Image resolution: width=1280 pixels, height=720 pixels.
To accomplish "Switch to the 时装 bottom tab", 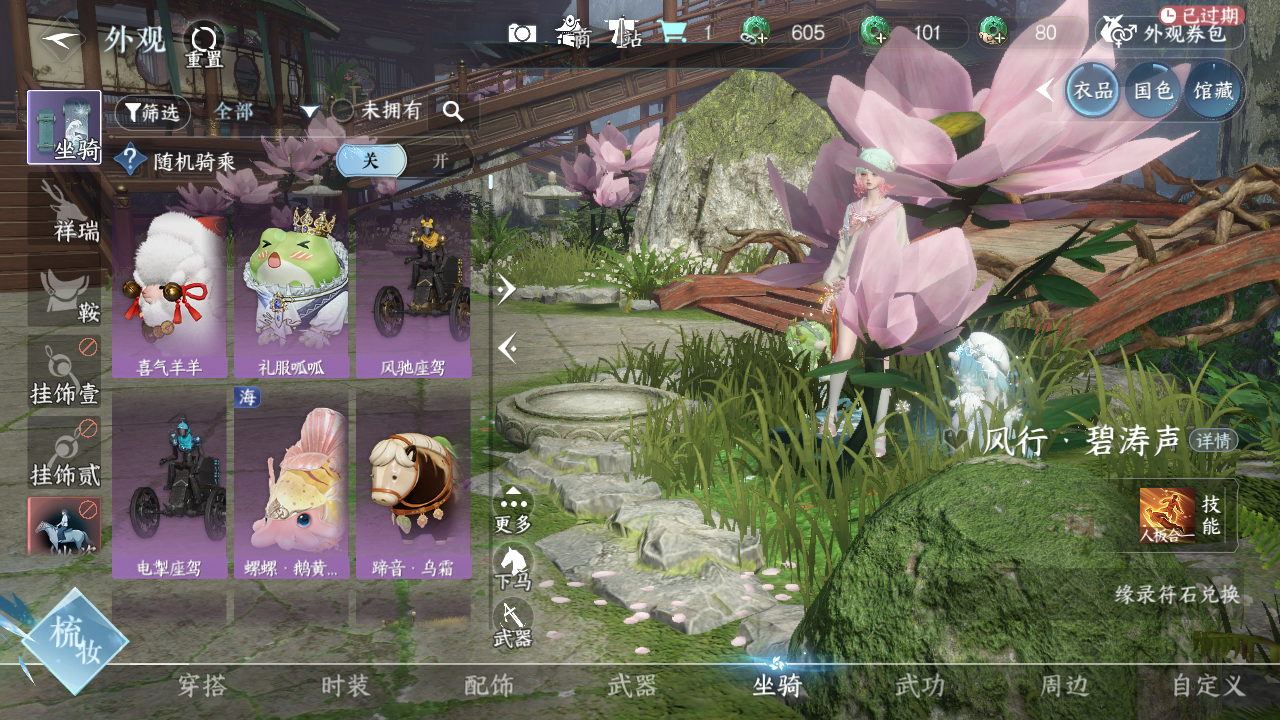I will [x=346, y=686].
